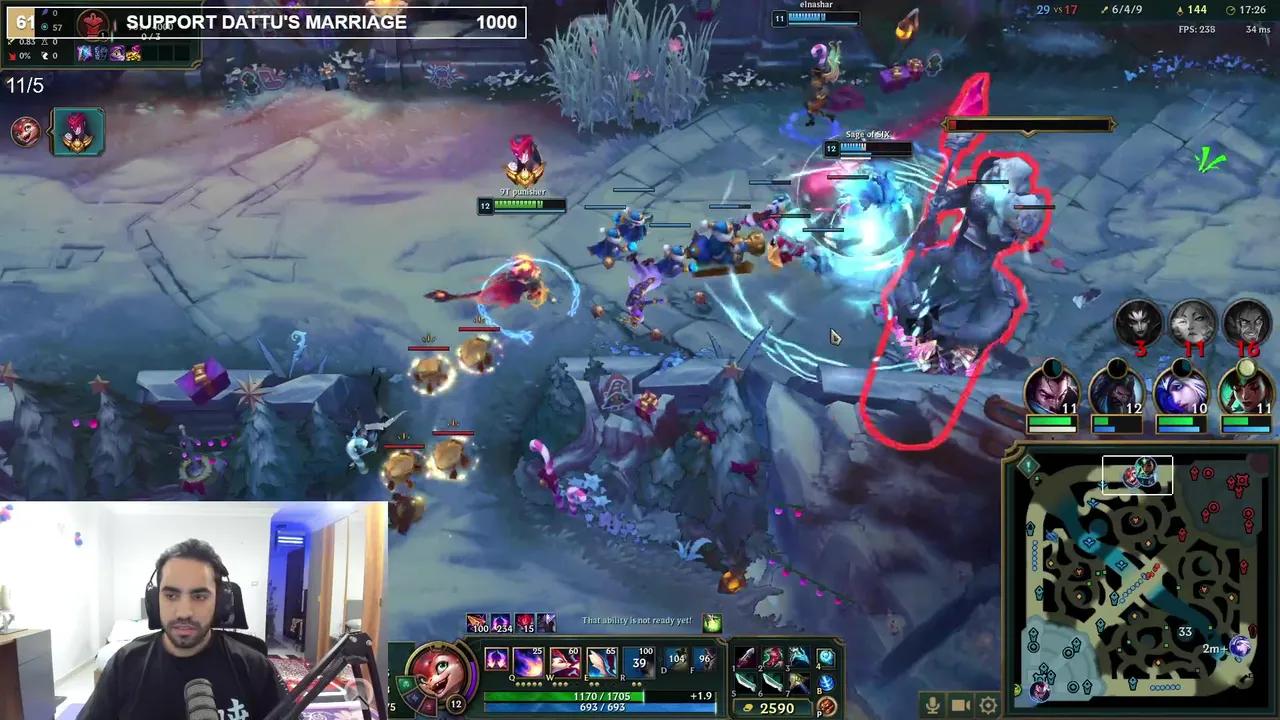
Task: Select Jinx's Q ability icon
Action: click(527, 659)
